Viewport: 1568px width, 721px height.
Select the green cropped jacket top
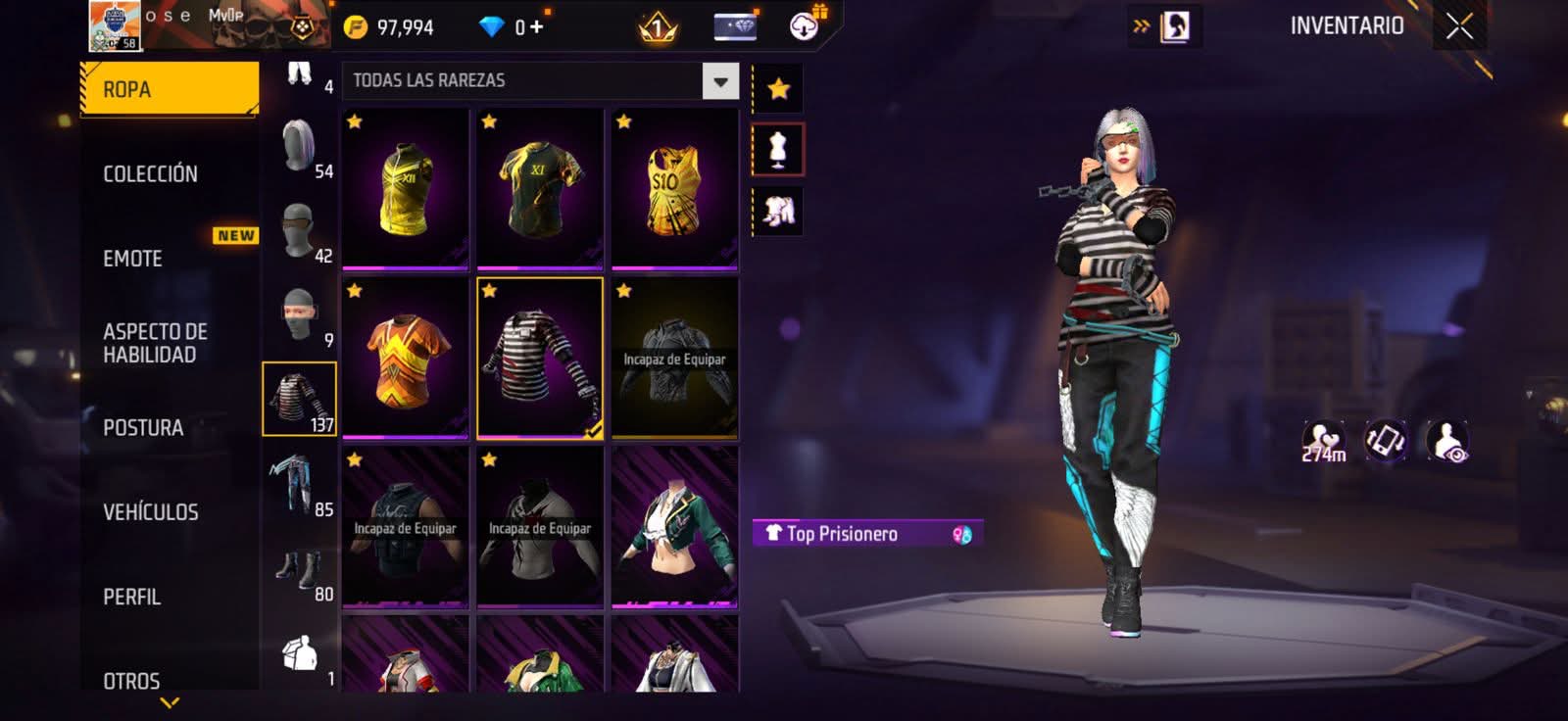[674, 528]
